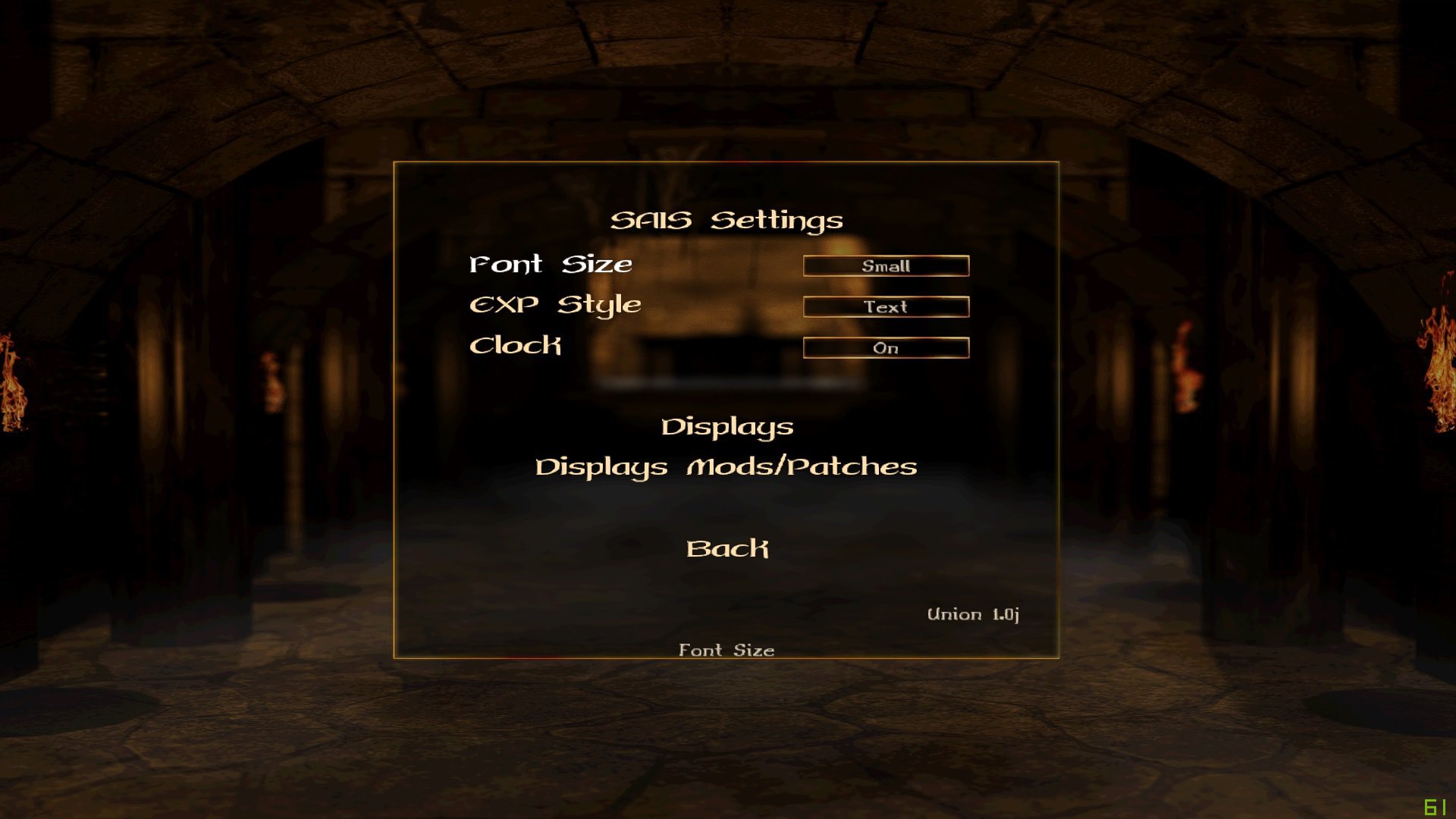Switch the EXP Style value box showing Text
Viewport: 1456px width, 819px height.
886,307
